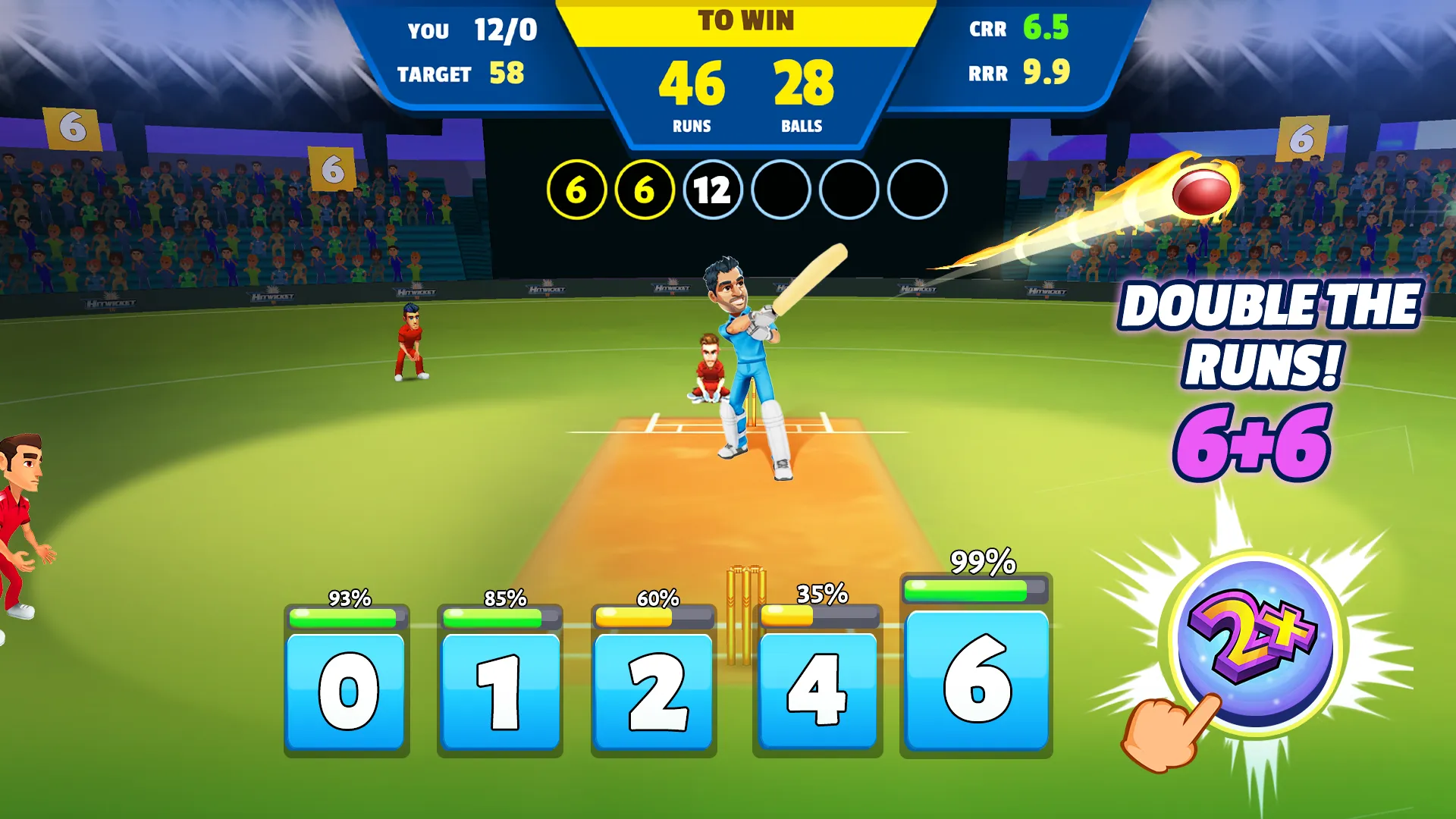Tap the white 12 ball indicator

711,190
